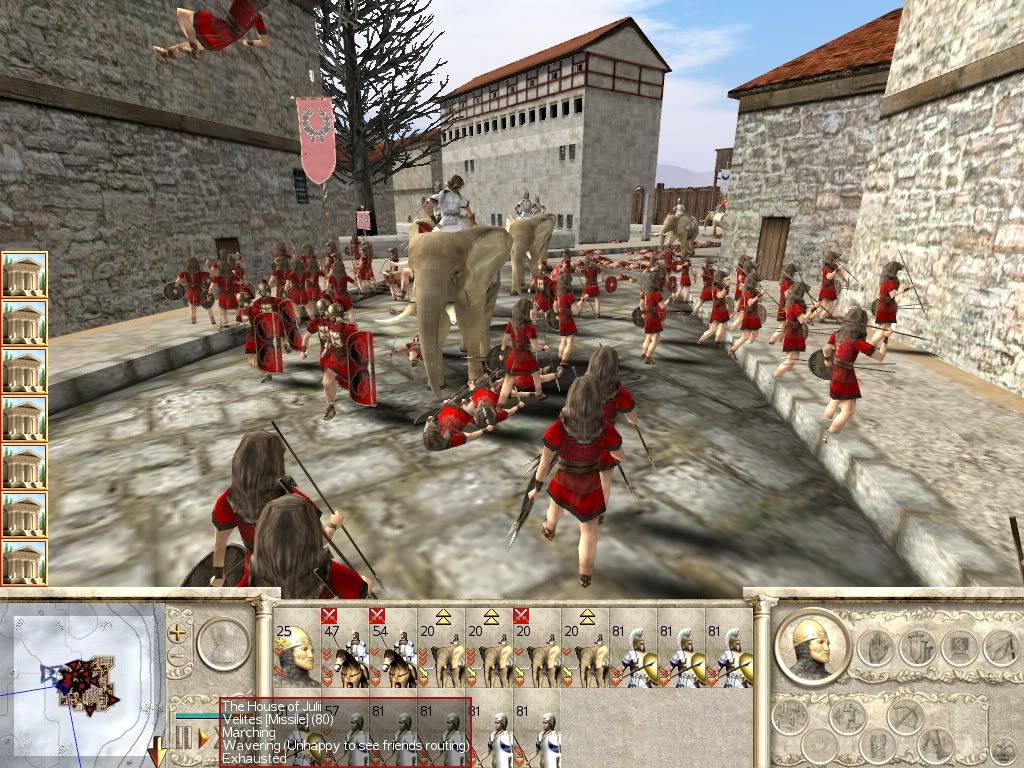Select the cavalry unit card with 54 men

(394, 648)
